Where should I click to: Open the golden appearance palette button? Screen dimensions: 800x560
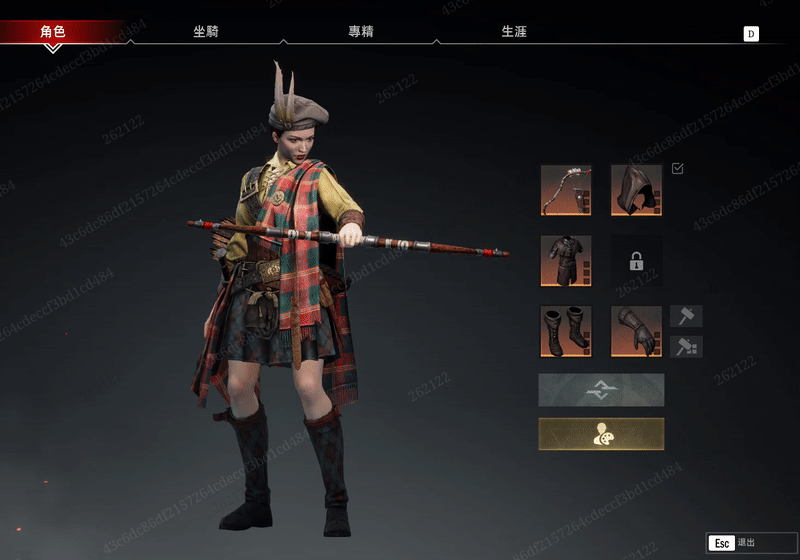coord(601,434)
